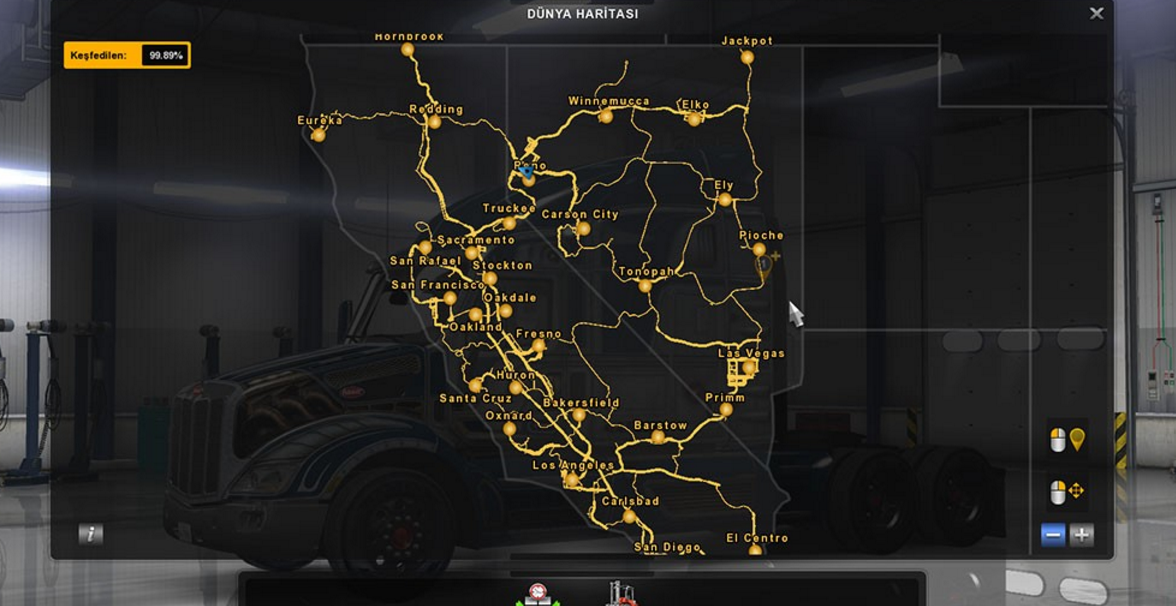Select the Elko city marker
The width and height of the screenshot is (1176, 606).
[694, 119]
